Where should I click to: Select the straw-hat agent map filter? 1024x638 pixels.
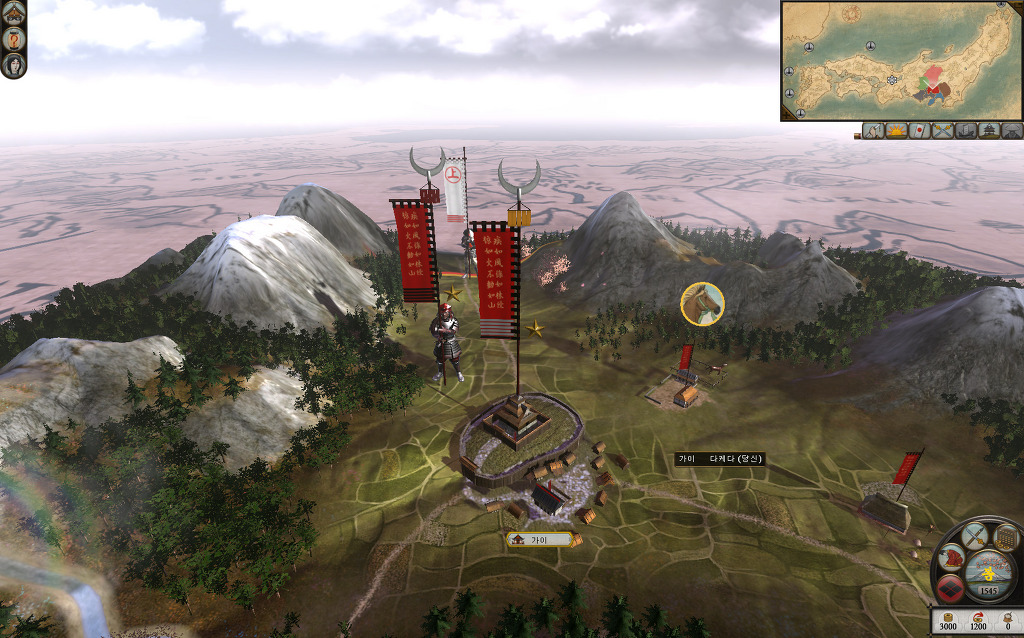1011,131
